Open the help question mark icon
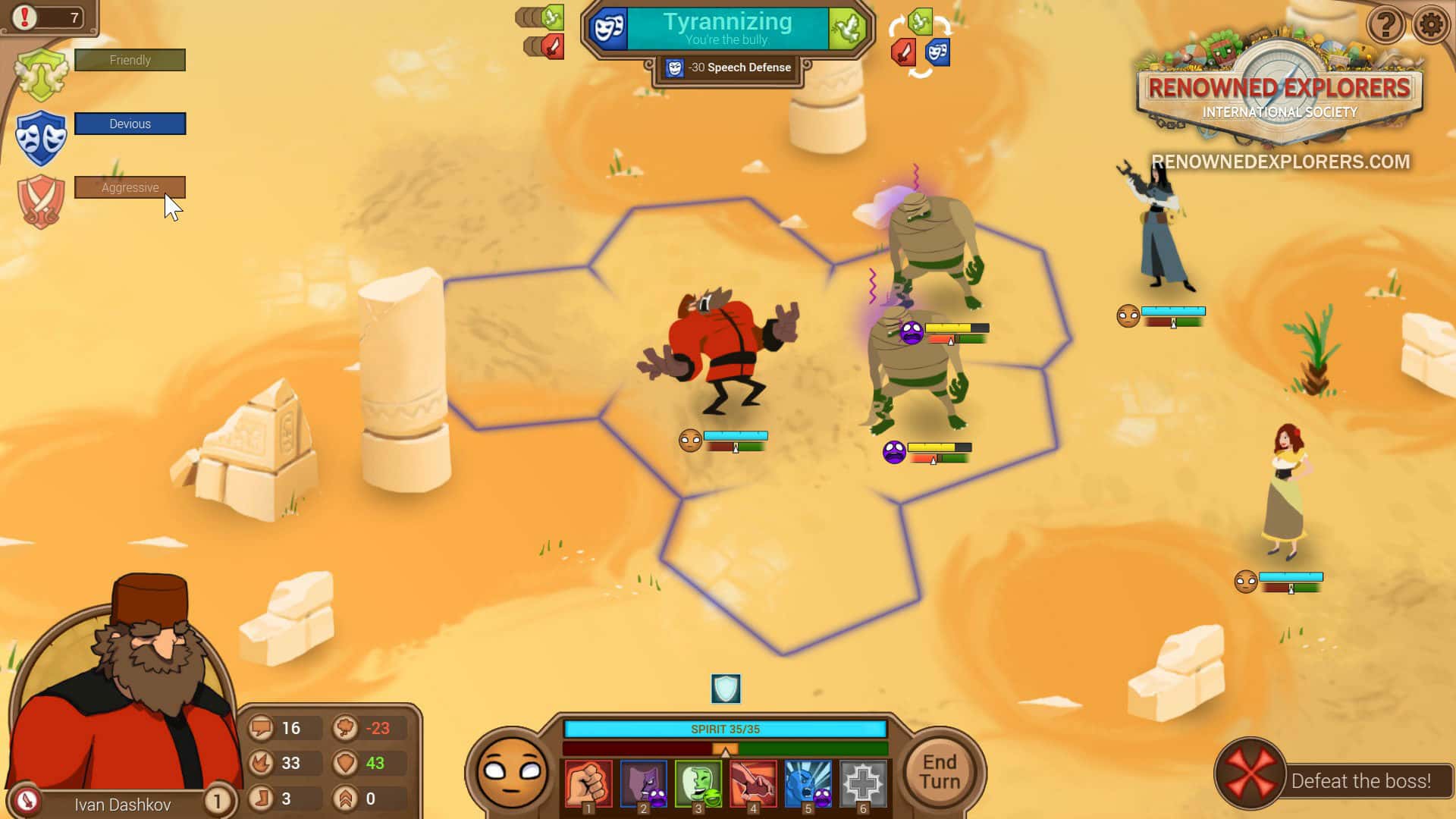The height and width of the screenshot is (819, 1456). pyautogui.click(x=1386, y=25)
